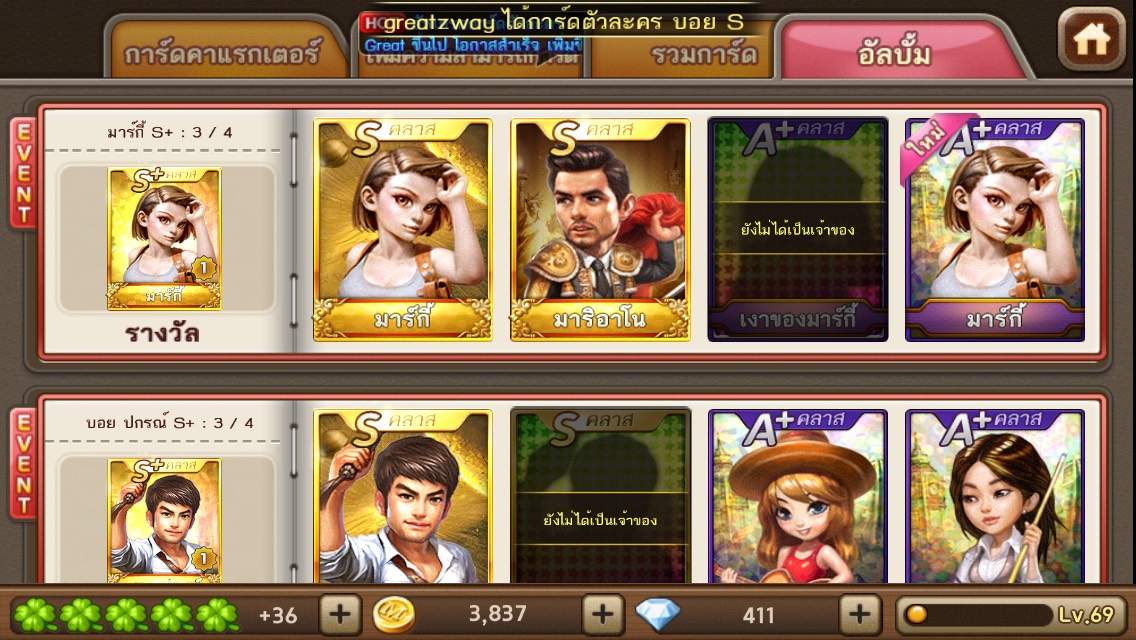Select the อัลบั้ม tab
This screenshot has height=640, width=1136.
tap(895, 52)
